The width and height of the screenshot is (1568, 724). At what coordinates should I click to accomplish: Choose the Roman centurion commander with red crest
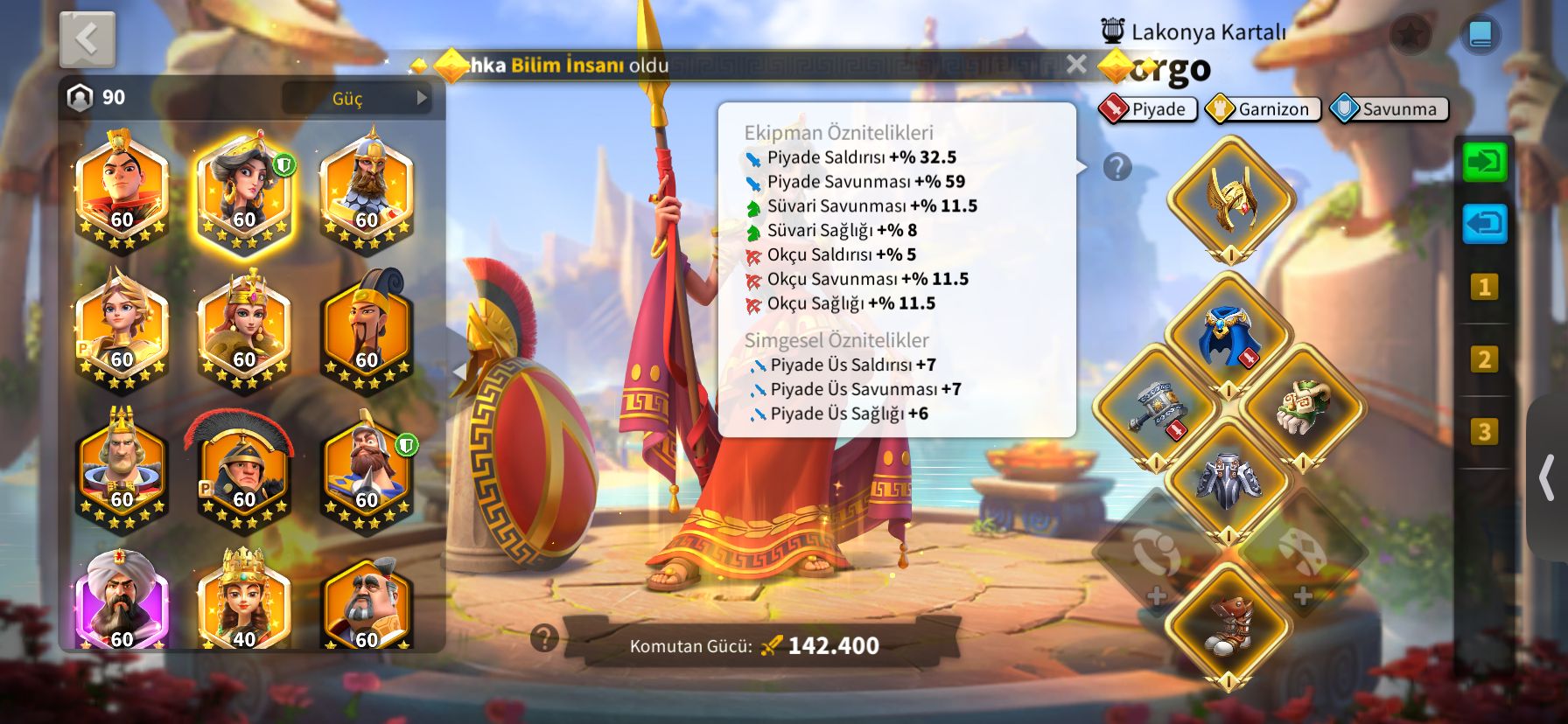pos(243,474)
